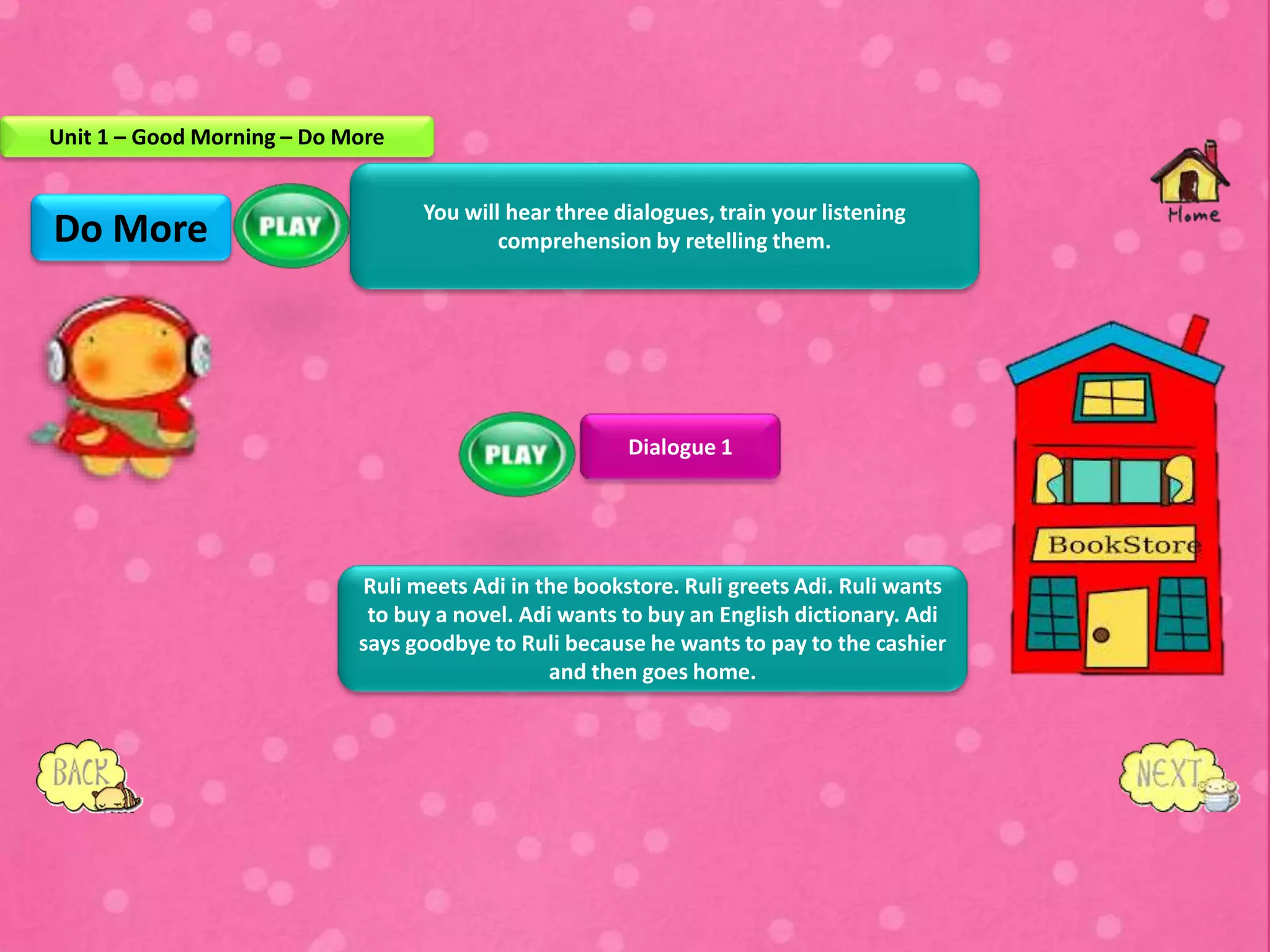Return with the BACK cloud button
This screenshot has width=1270, height=952.
pyautogui.click(x=84, y=775)
